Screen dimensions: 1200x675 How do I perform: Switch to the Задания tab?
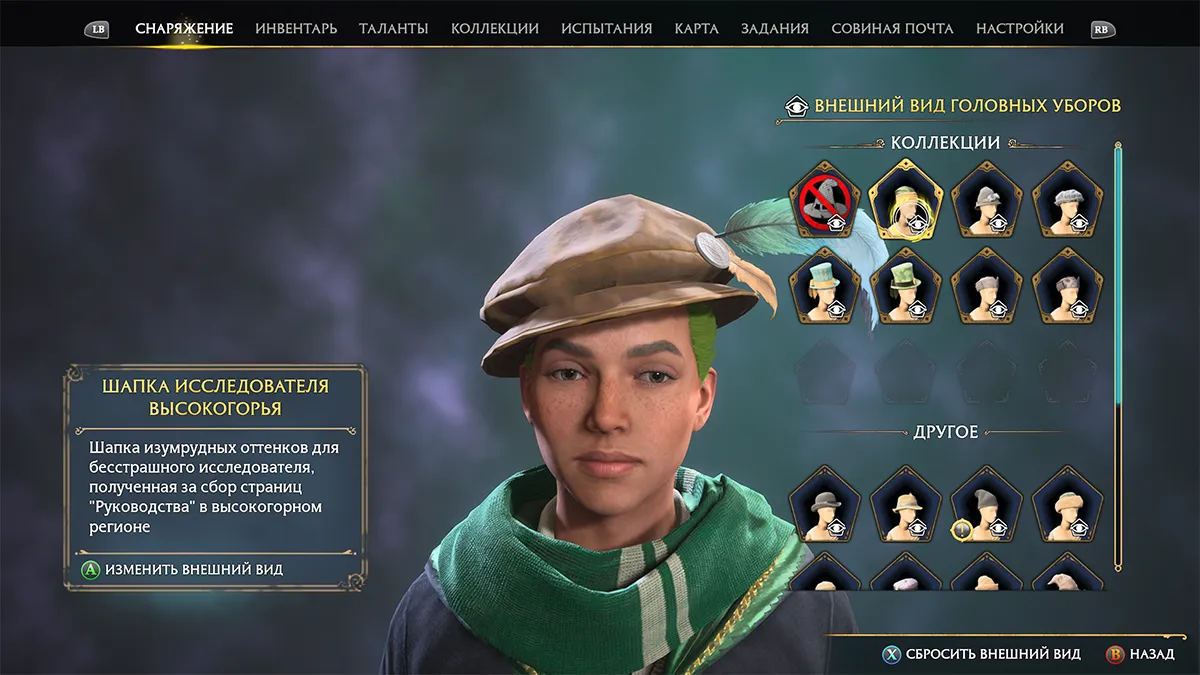click(x=775, y=29)
